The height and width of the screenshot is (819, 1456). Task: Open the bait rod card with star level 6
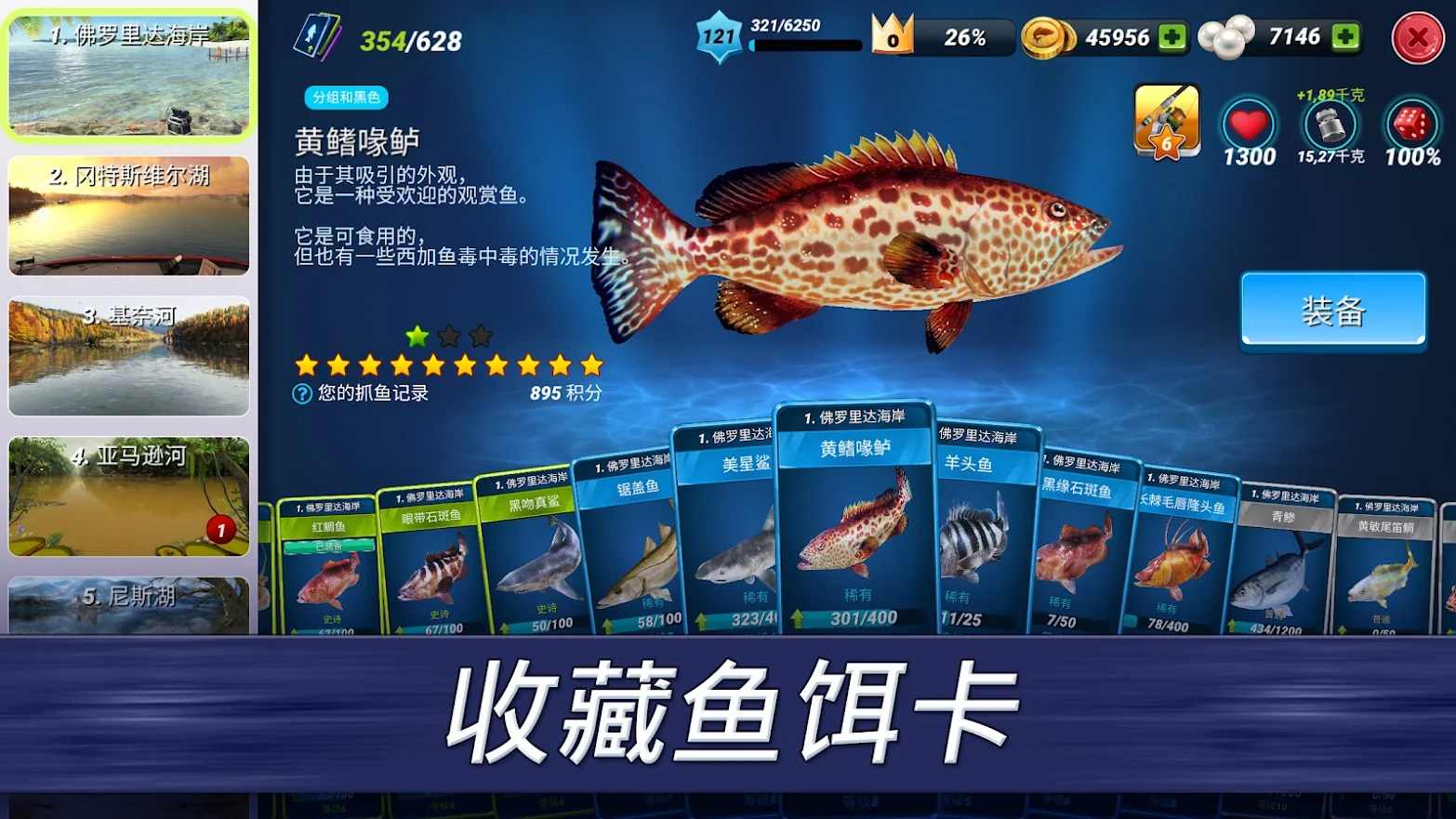(1166, 119)
